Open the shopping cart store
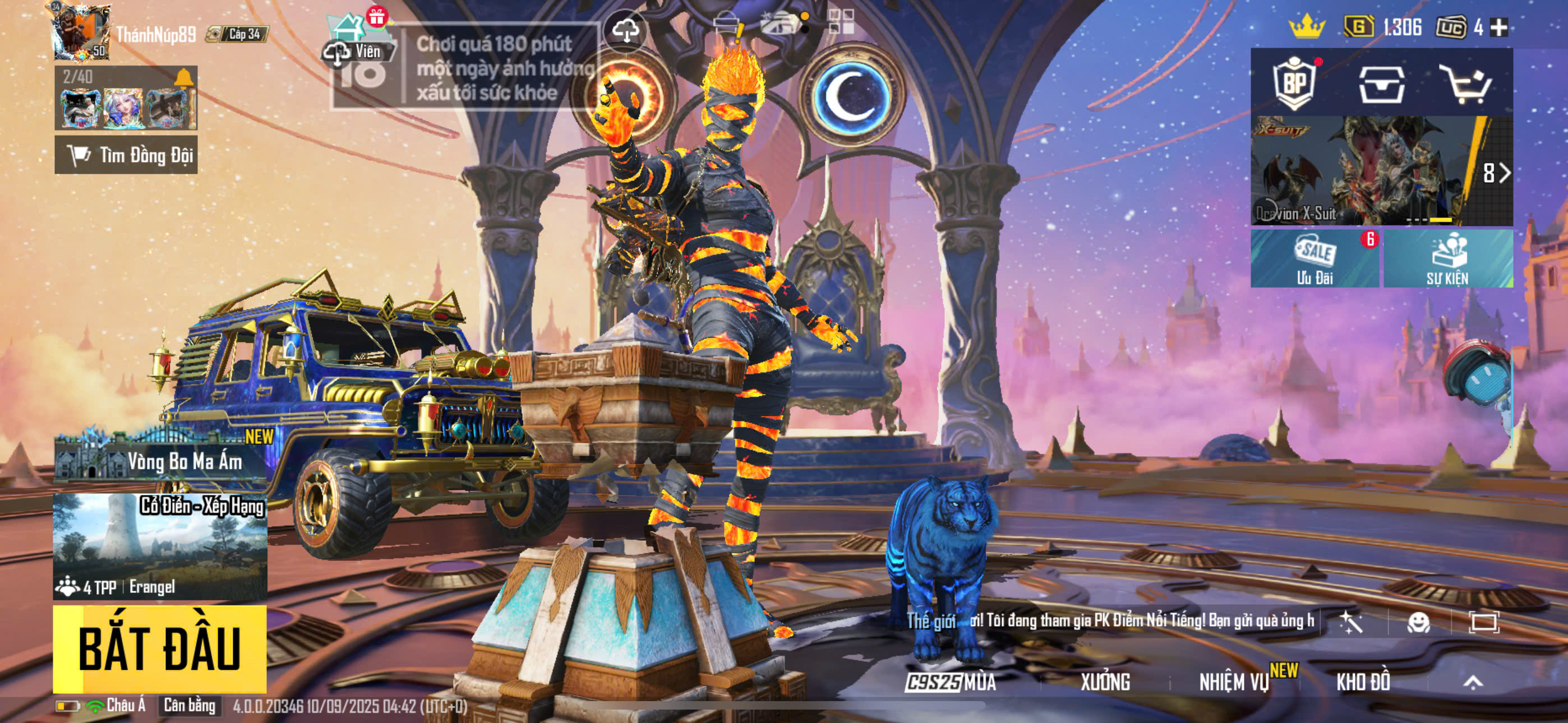 (1465, 84)
